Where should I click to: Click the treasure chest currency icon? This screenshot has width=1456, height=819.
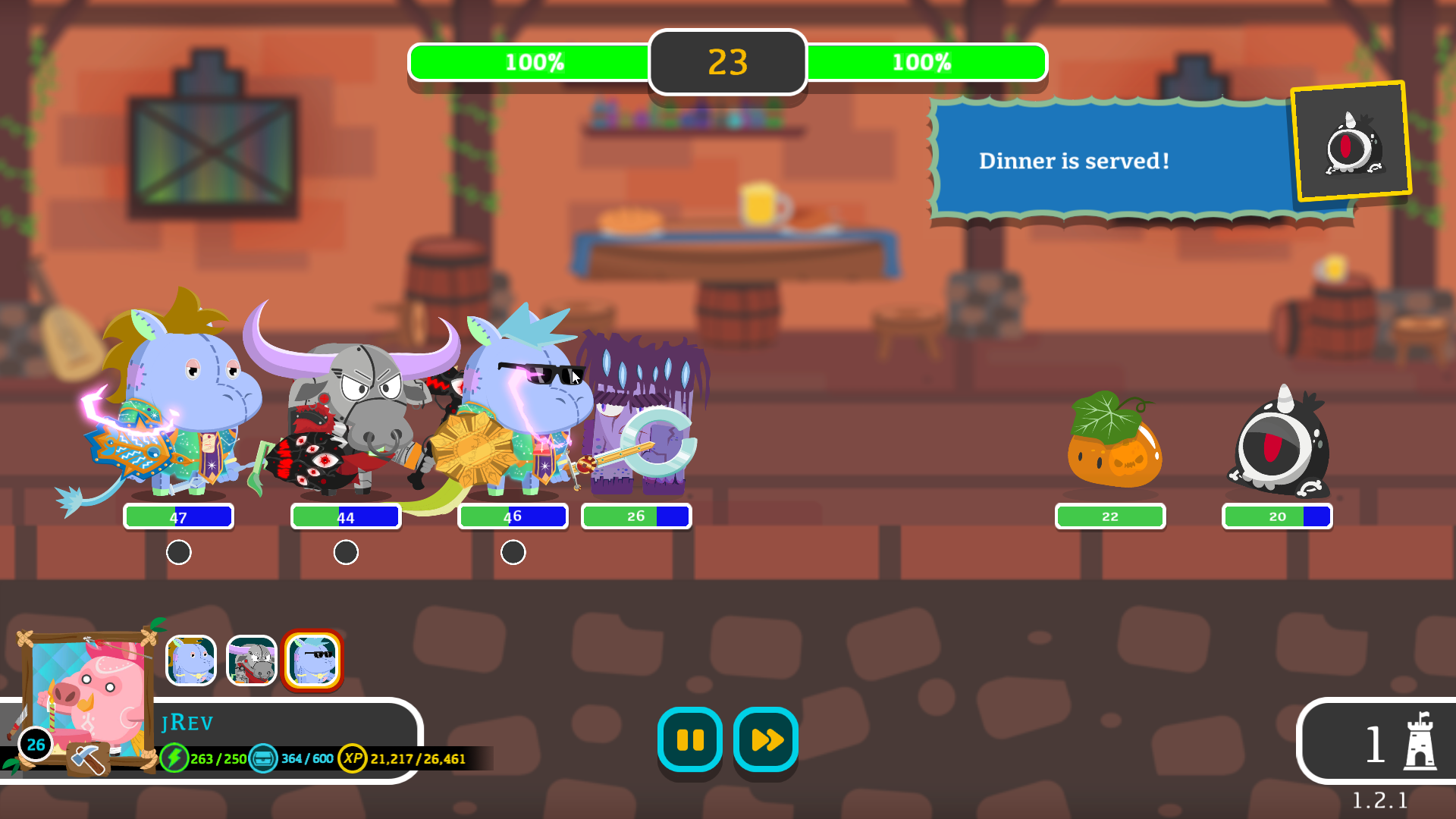pyautogui.click(x=263, y=757)
